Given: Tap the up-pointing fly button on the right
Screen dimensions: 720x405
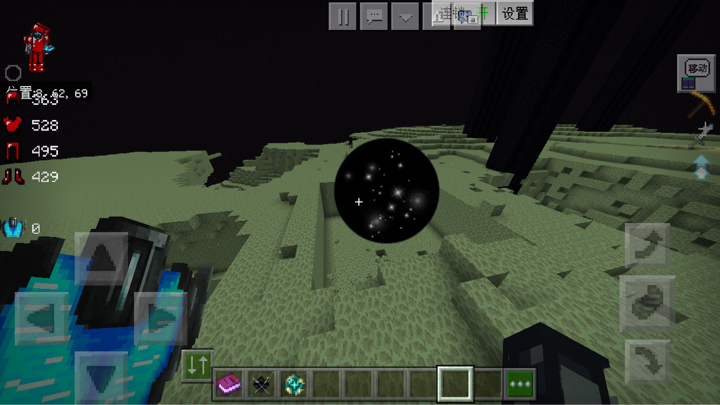Looking at the screenshot, I should pos(645,245).
